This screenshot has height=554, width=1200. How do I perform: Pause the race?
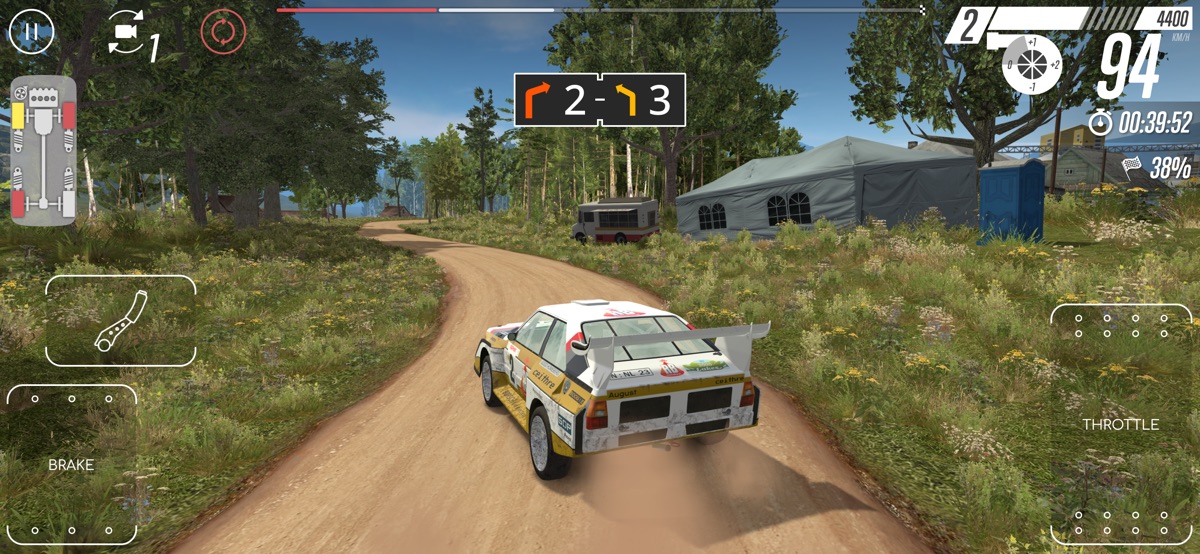[31, 31]
